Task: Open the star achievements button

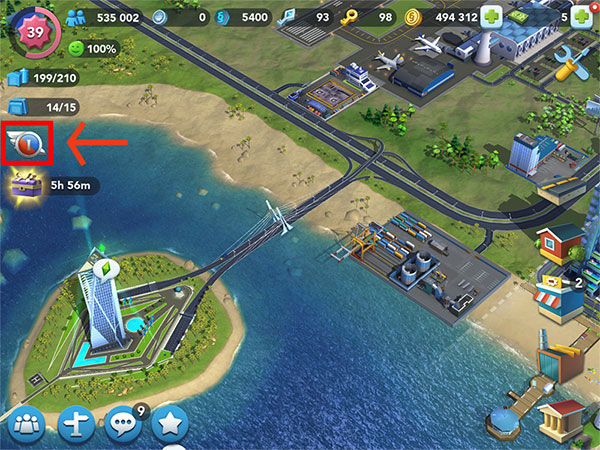Action: click(x=172, y=425)
